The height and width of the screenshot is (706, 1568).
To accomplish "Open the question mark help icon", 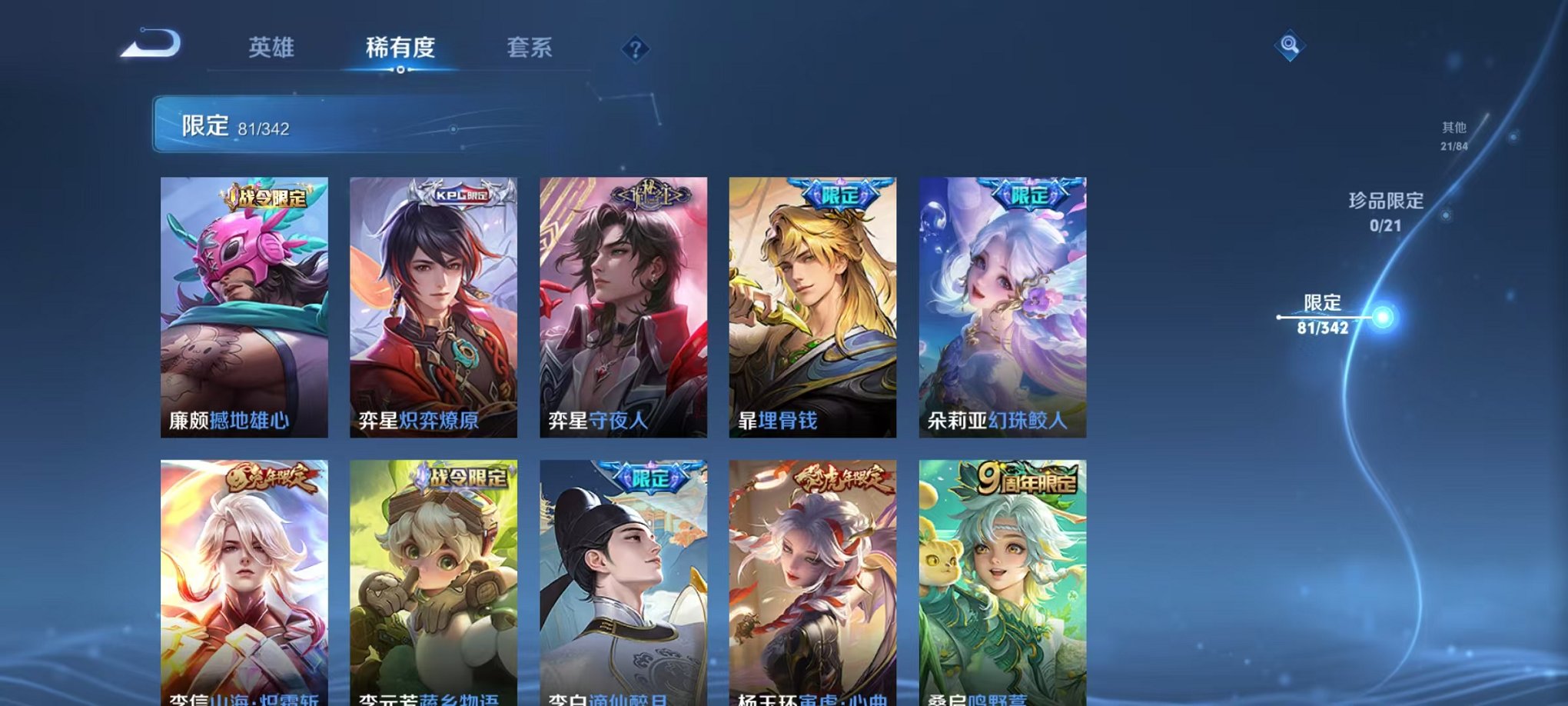I will coord(635,49).
